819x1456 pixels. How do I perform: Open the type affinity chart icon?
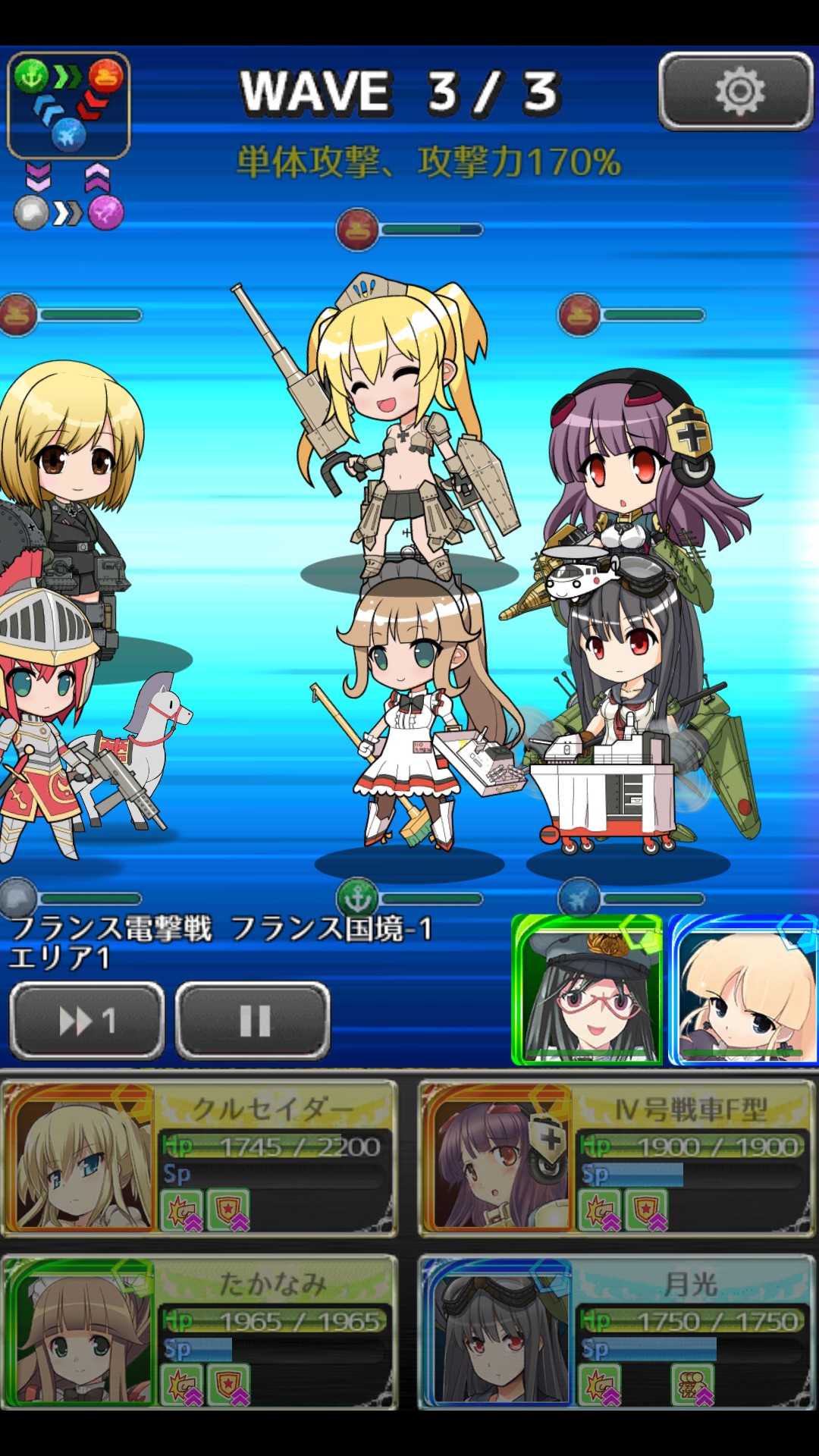click(x=69, y=105)
